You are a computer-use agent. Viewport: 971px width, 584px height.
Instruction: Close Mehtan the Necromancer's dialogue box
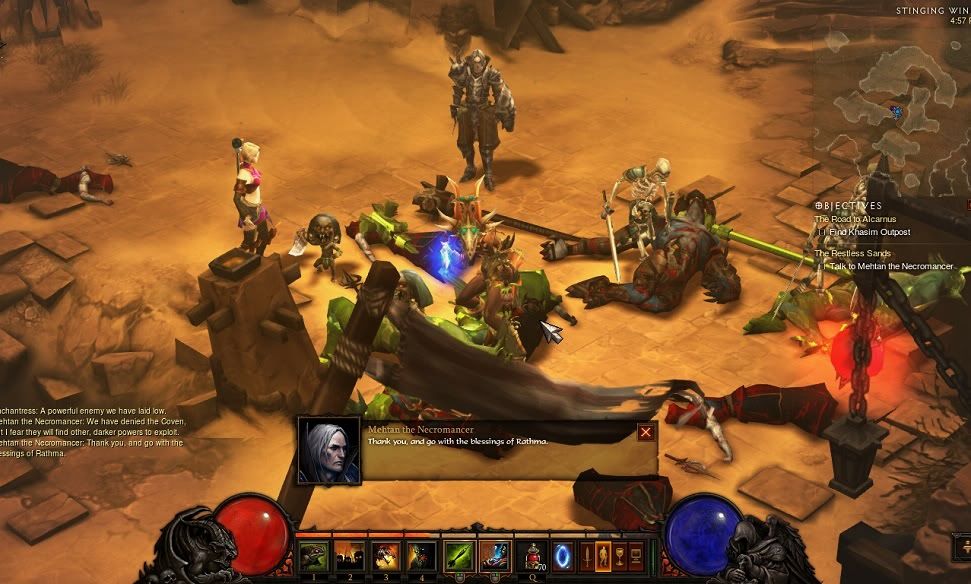point(646,432)
